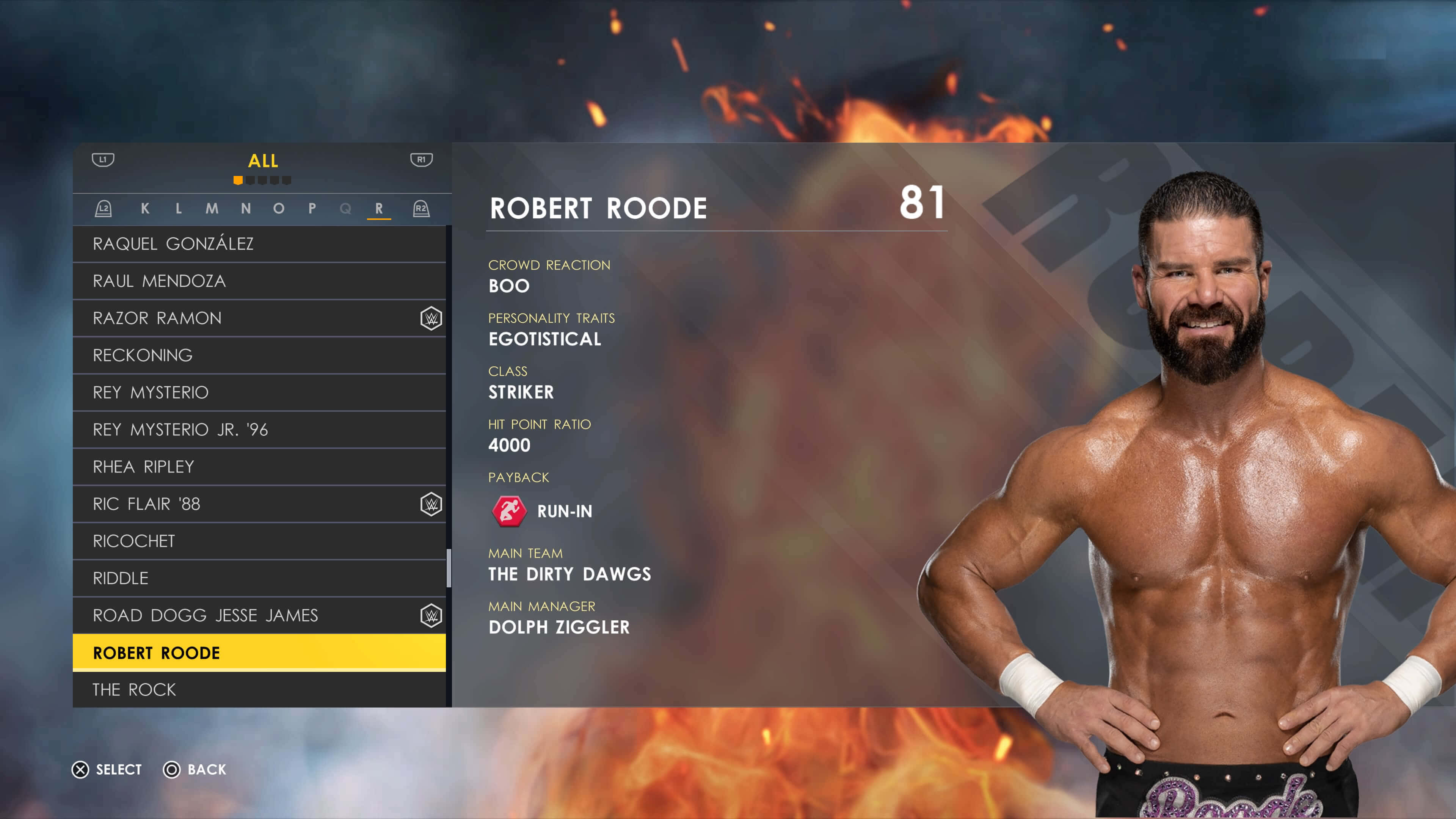The height and width of the screenshot is (819, 1456).
Task: Show superstars starting with O
Action: pos(279,209)
